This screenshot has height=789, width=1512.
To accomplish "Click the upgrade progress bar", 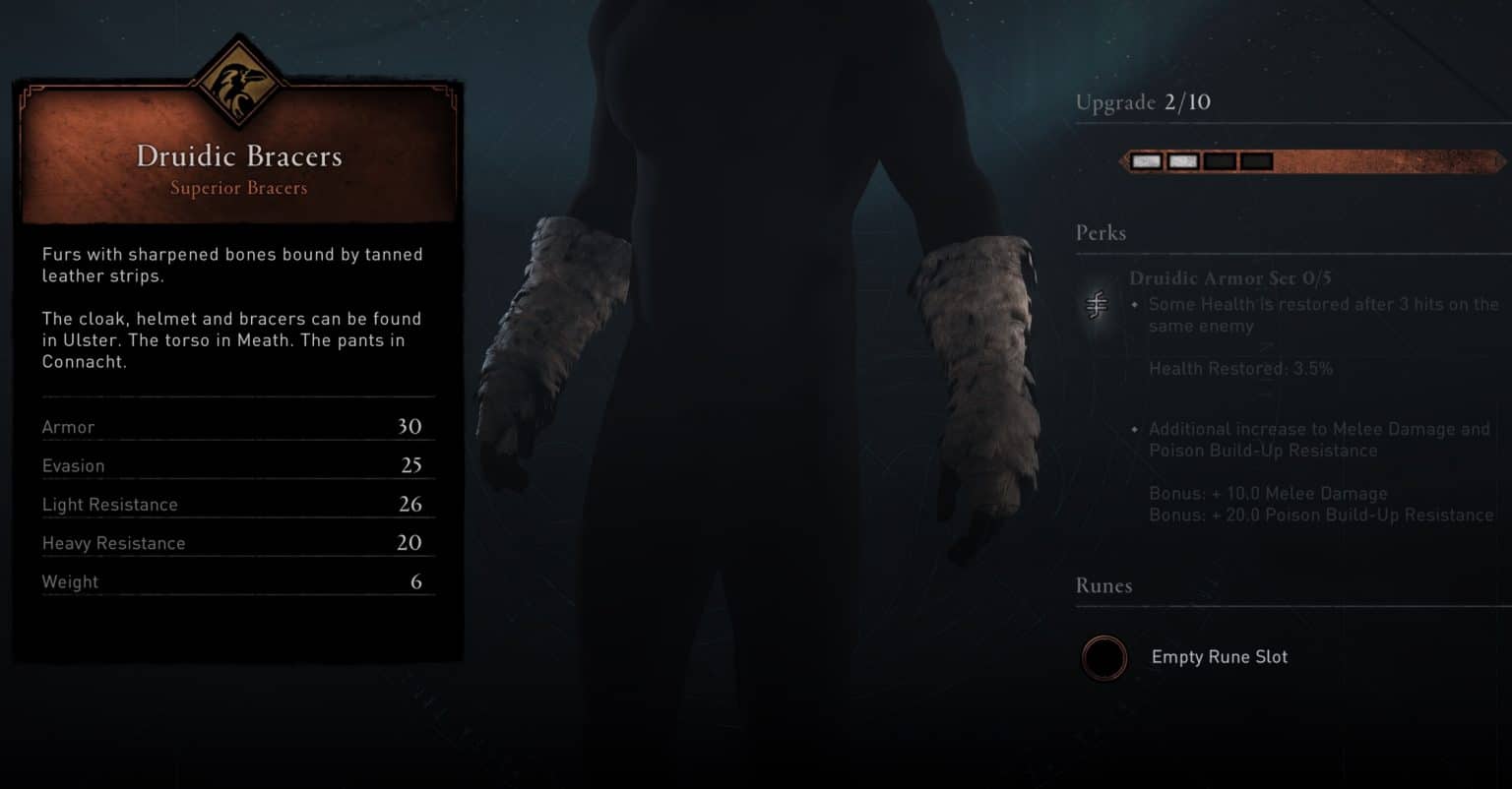I will (x=1309, y=160).
